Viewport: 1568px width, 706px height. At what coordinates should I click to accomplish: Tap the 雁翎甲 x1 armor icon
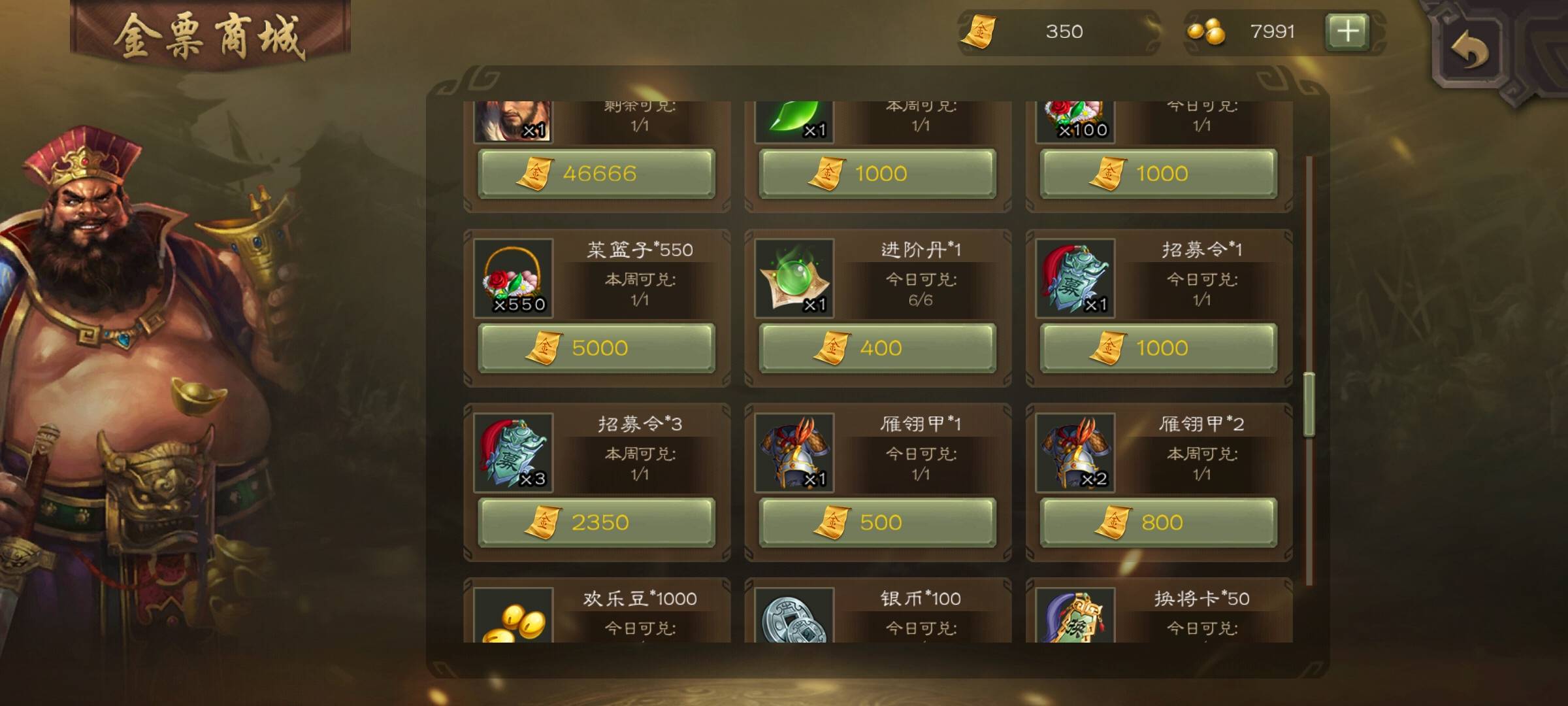tap(794, 452)
